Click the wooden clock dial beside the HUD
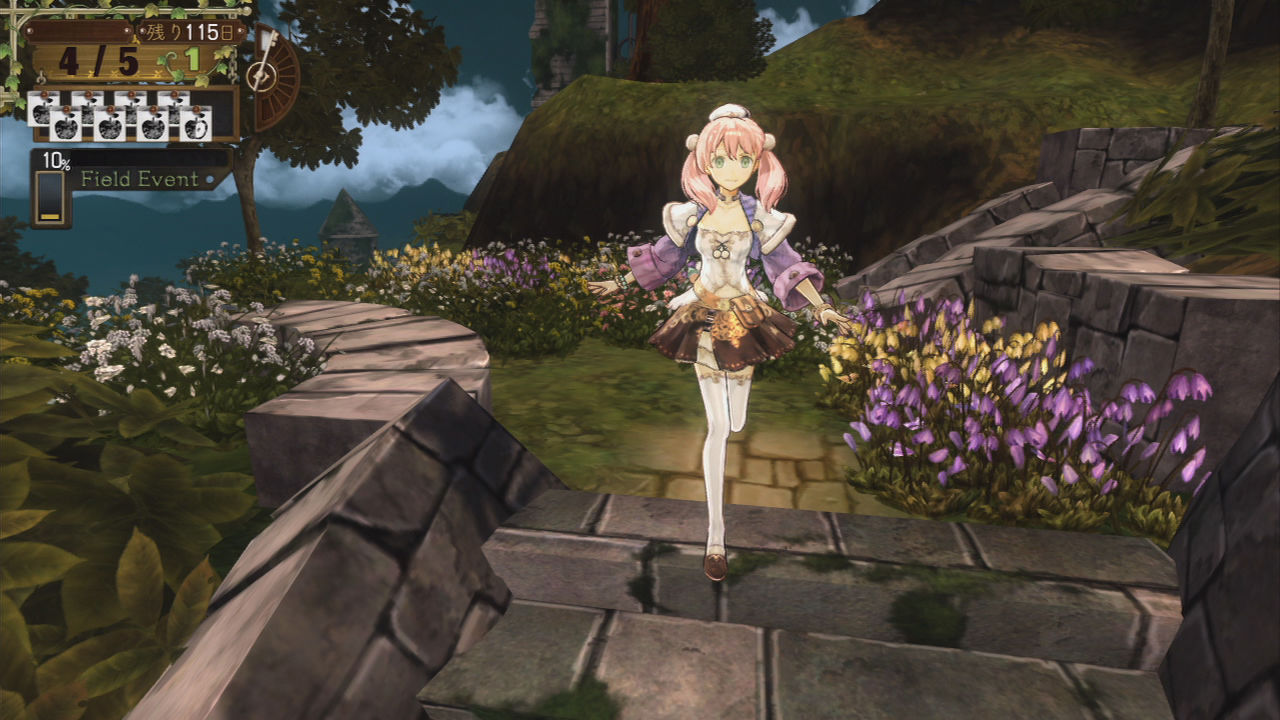 263,78
